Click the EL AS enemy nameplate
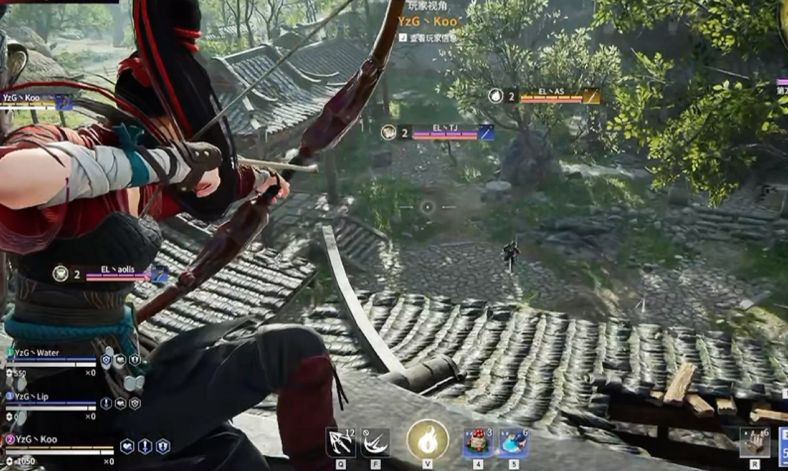The width and height of the screenshot is (788, 471). pyautogui.click(x=552, y=95)
